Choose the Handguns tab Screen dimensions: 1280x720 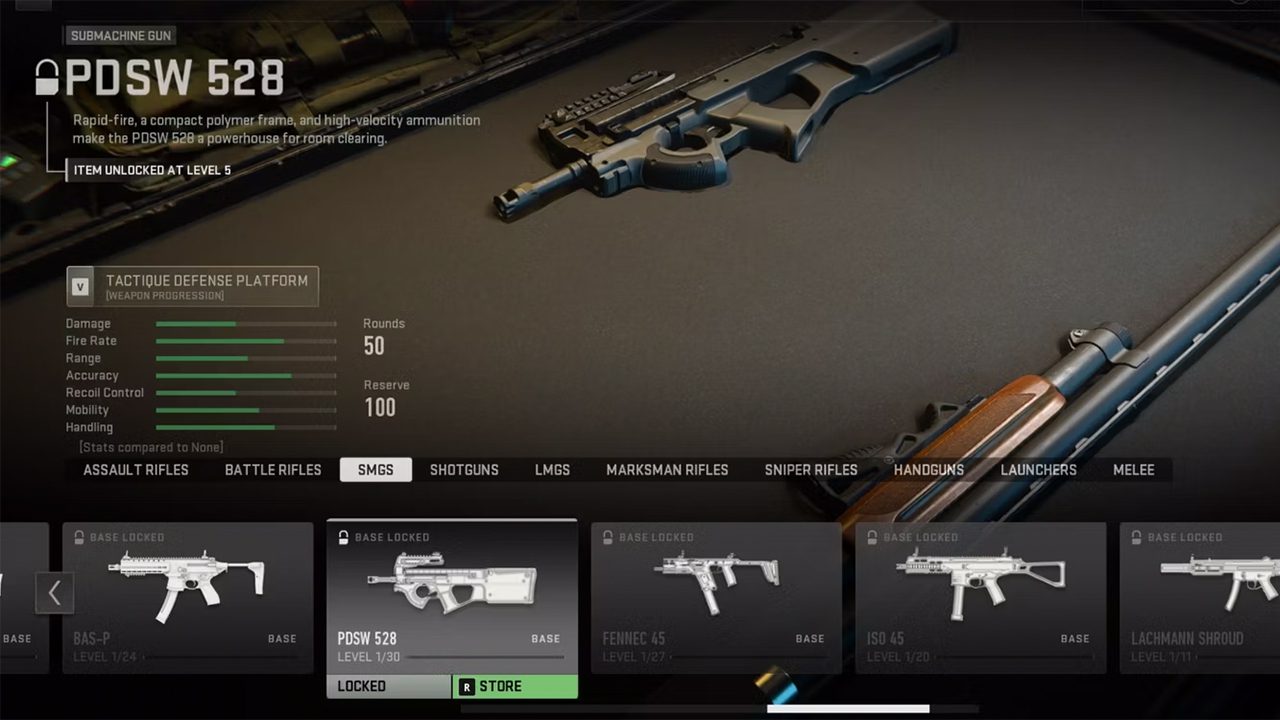coord(929,470)
